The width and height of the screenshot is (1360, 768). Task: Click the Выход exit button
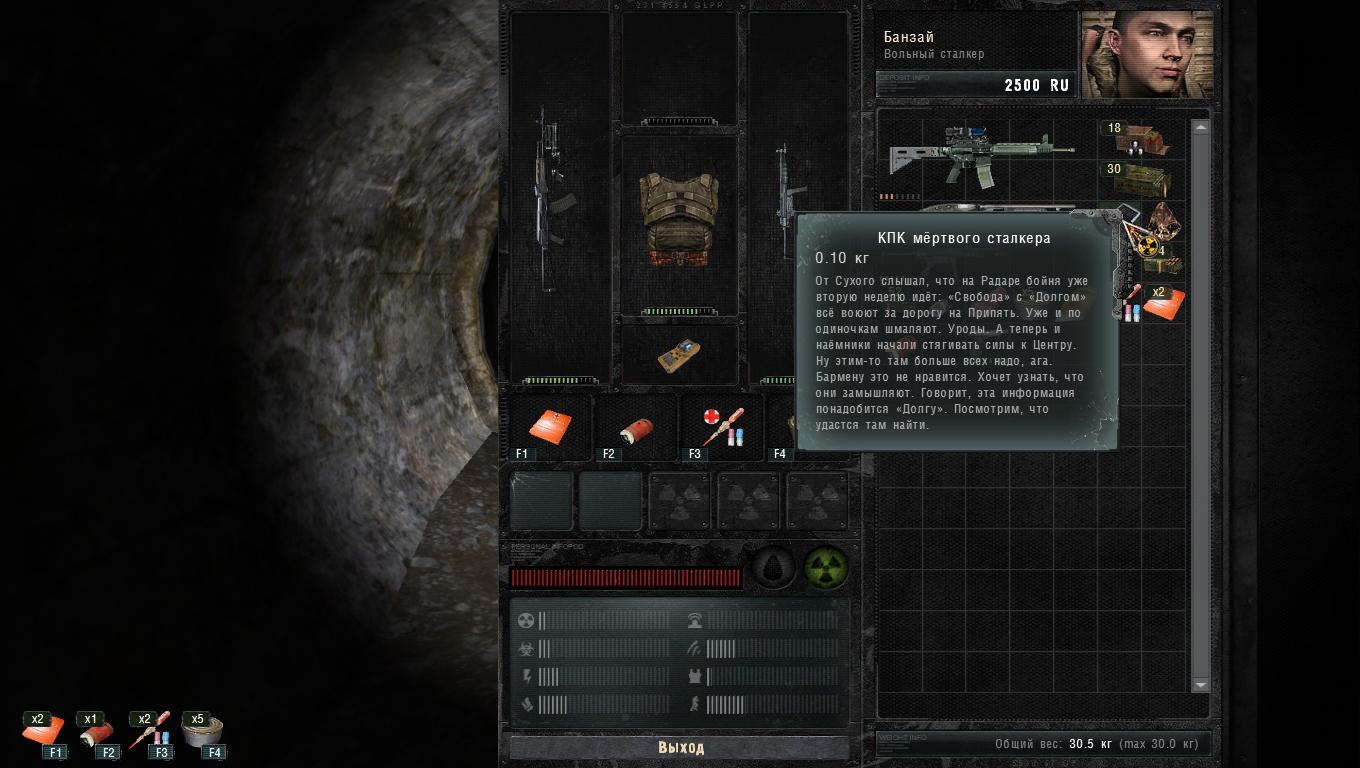click(x=680, y=748)
